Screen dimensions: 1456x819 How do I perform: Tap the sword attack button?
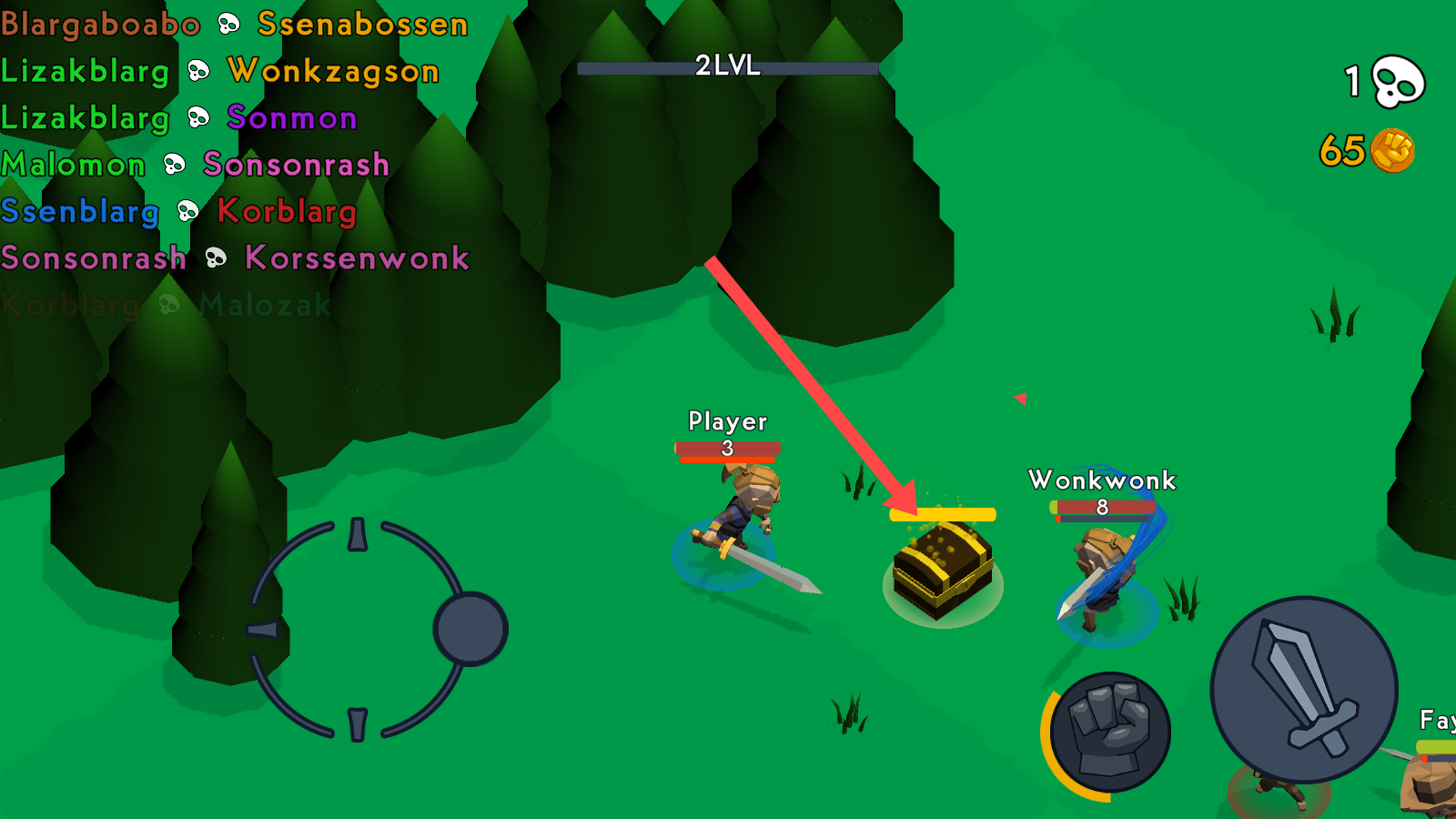[1303, 689]
